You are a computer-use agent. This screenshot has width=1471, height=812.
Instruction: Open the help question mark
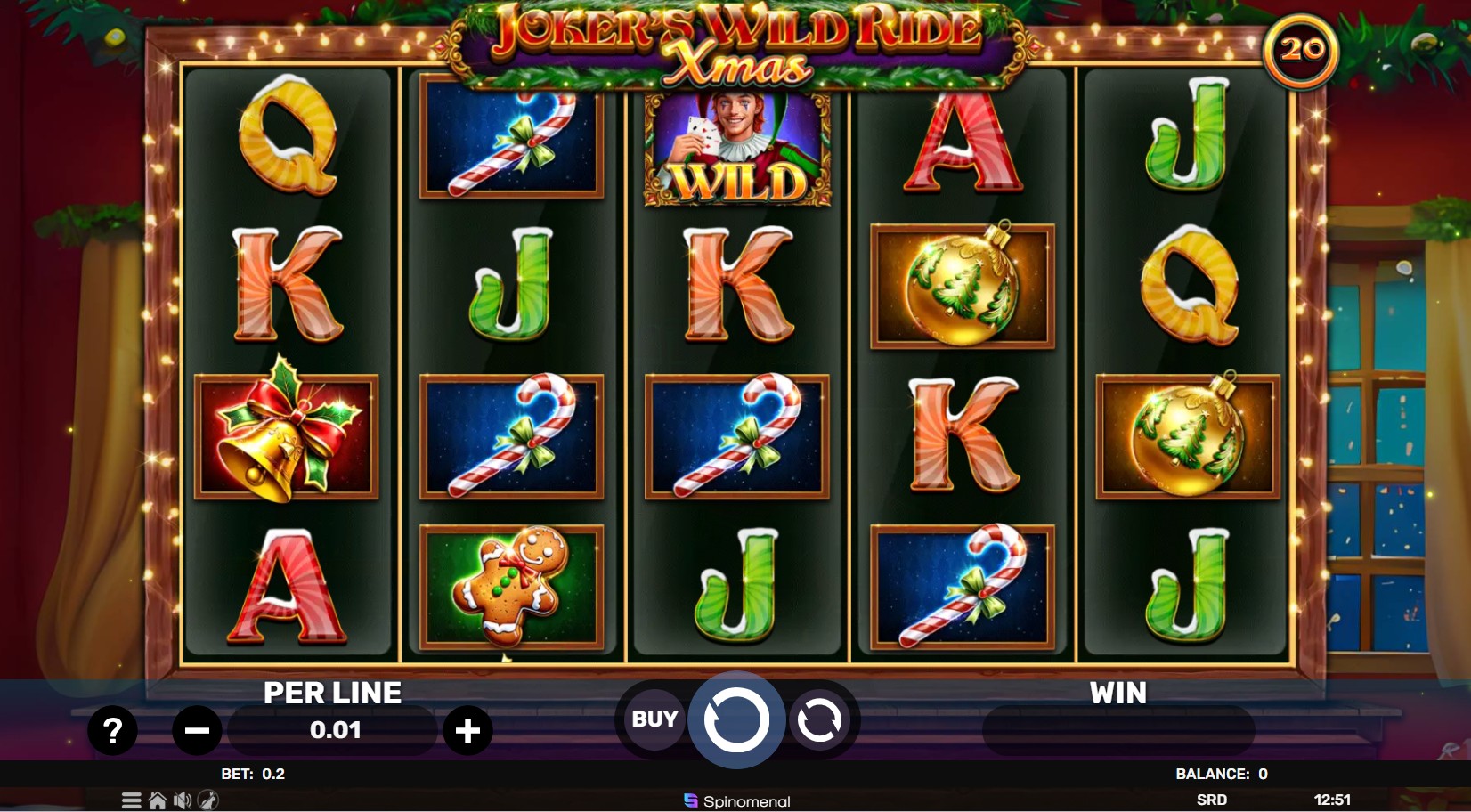tap(110, 730)
